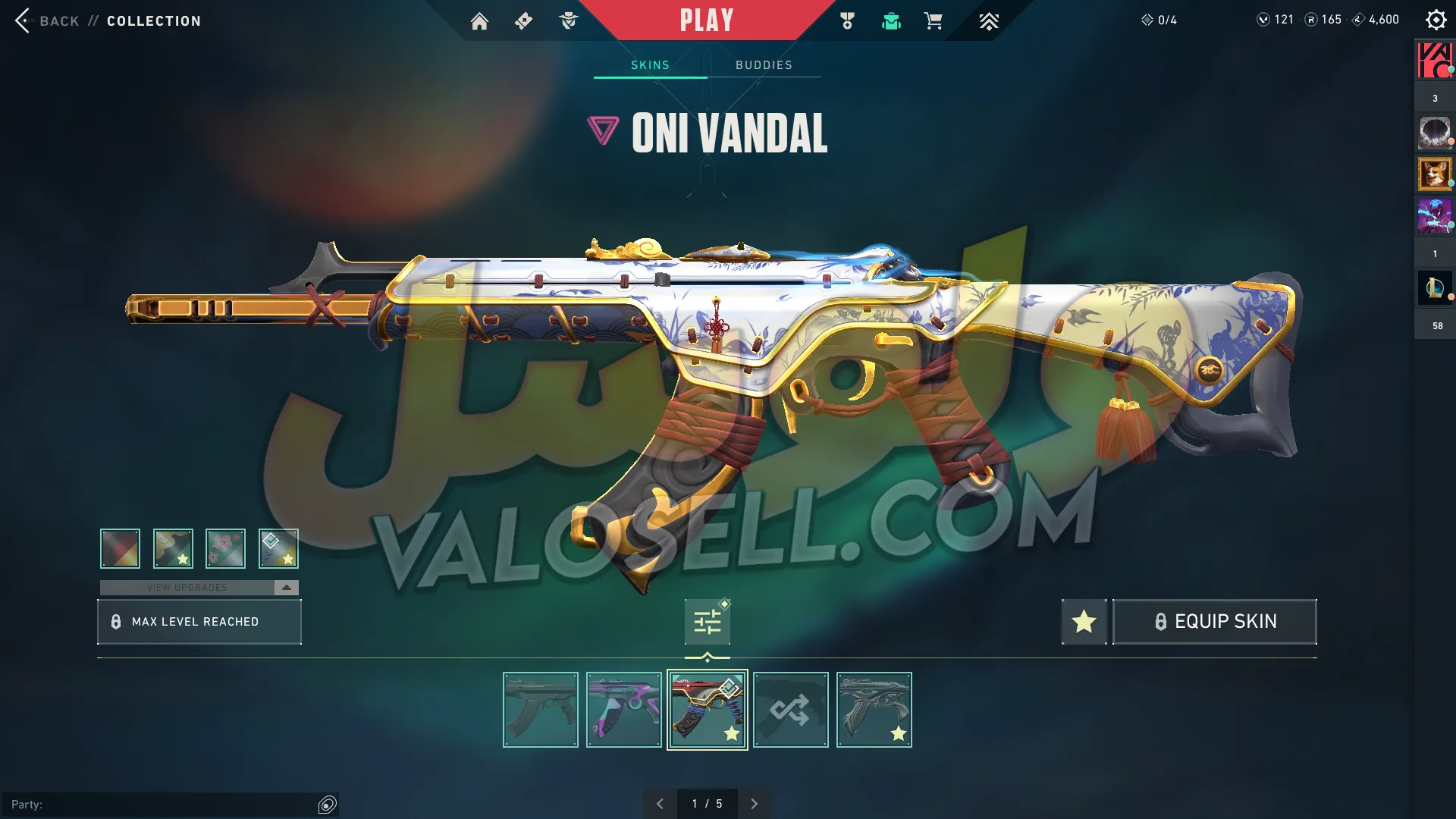Go to the next skins page
This screenshot has height=819, width=1456.
tap(754, 804)
